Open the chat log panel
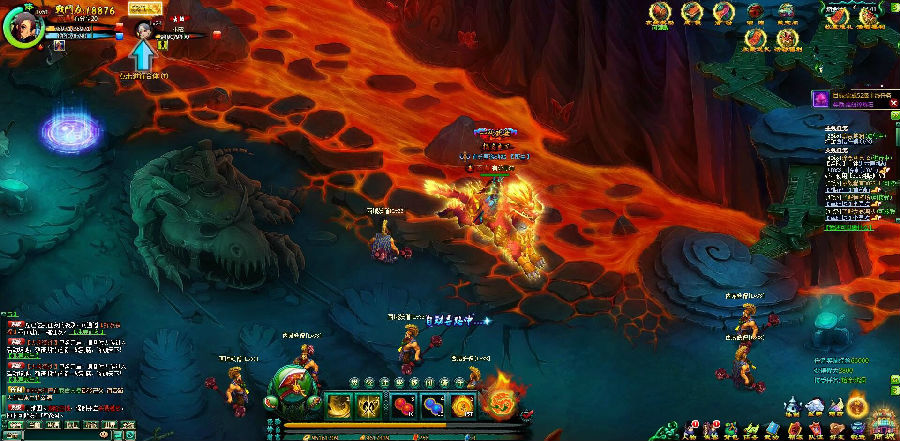This screenshot has height=441, width=900. pos(62,363)
